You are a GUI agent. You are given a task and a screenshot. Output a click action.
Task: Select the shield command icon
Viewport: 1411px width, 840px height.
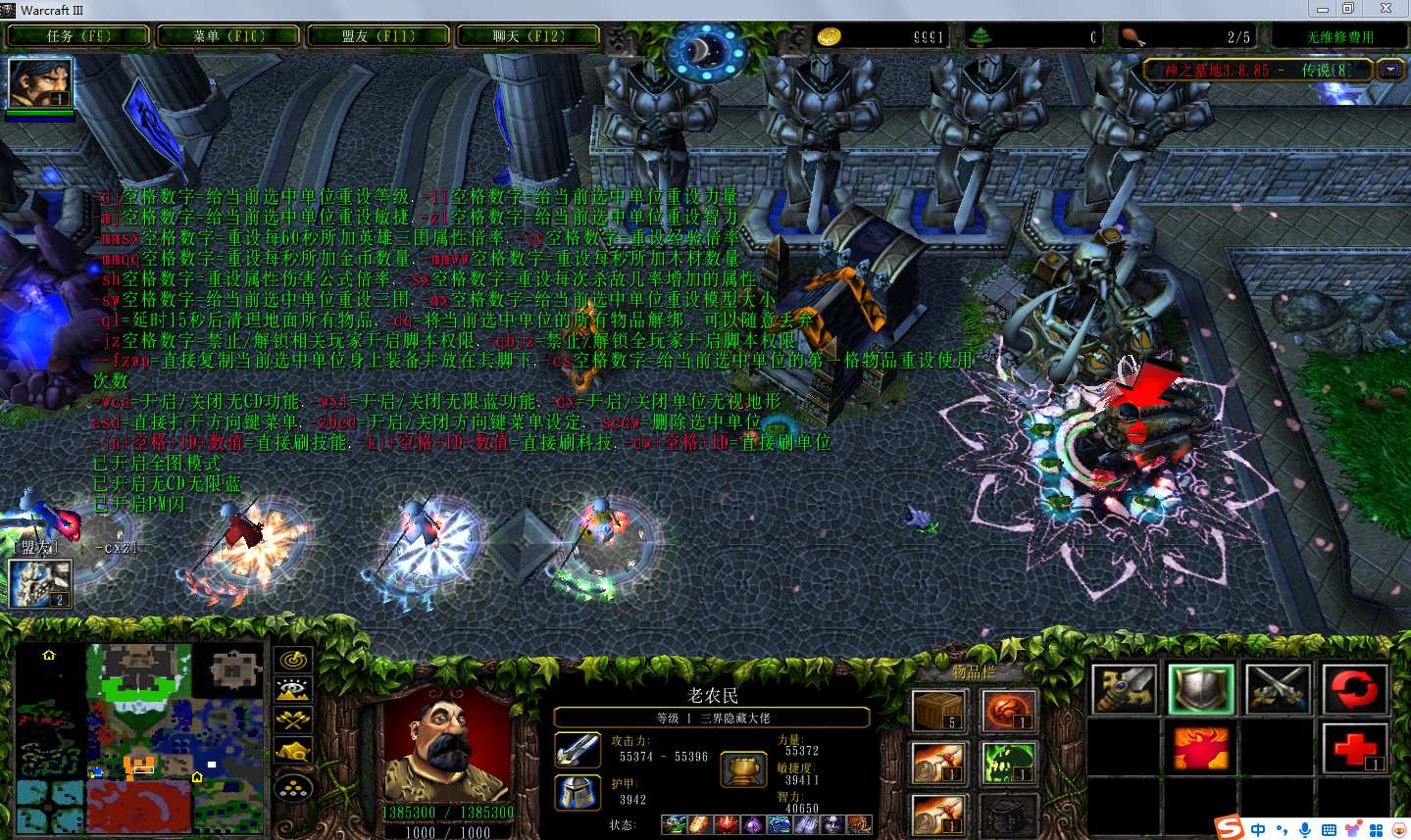1200,689
